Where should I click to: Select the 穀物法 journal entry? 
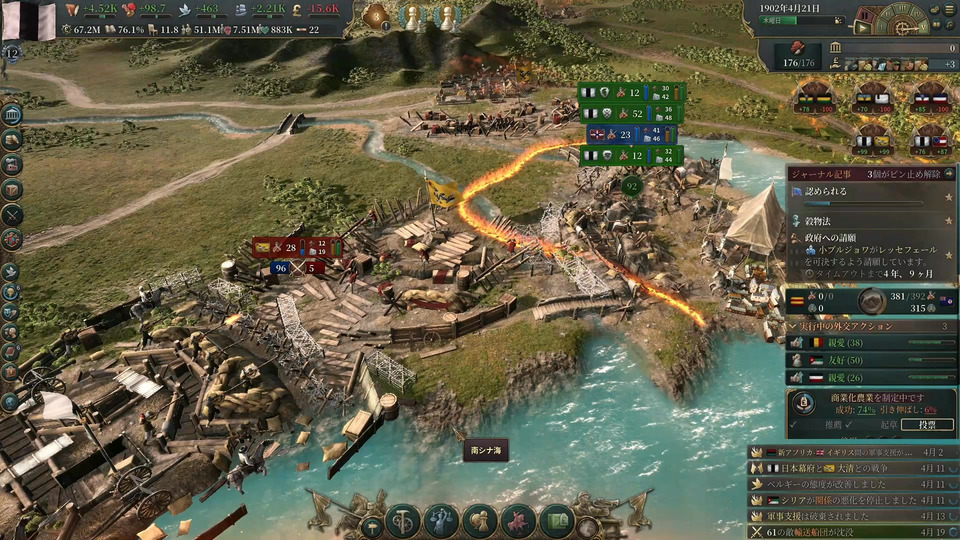pos(823,220)
